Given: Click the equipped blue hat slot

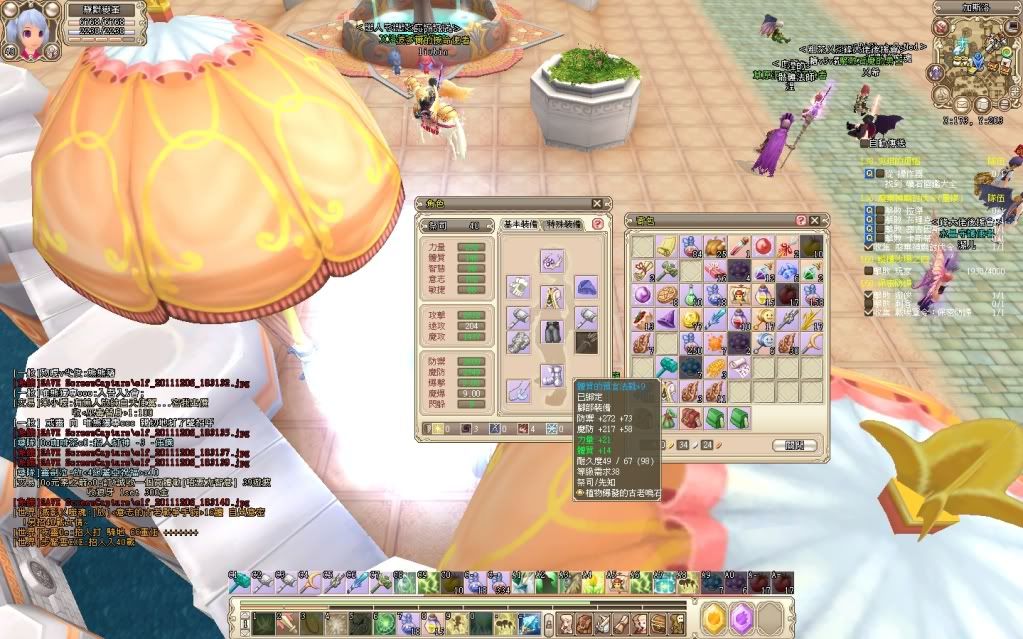Looking at the screenshot, I should point(586,288).
